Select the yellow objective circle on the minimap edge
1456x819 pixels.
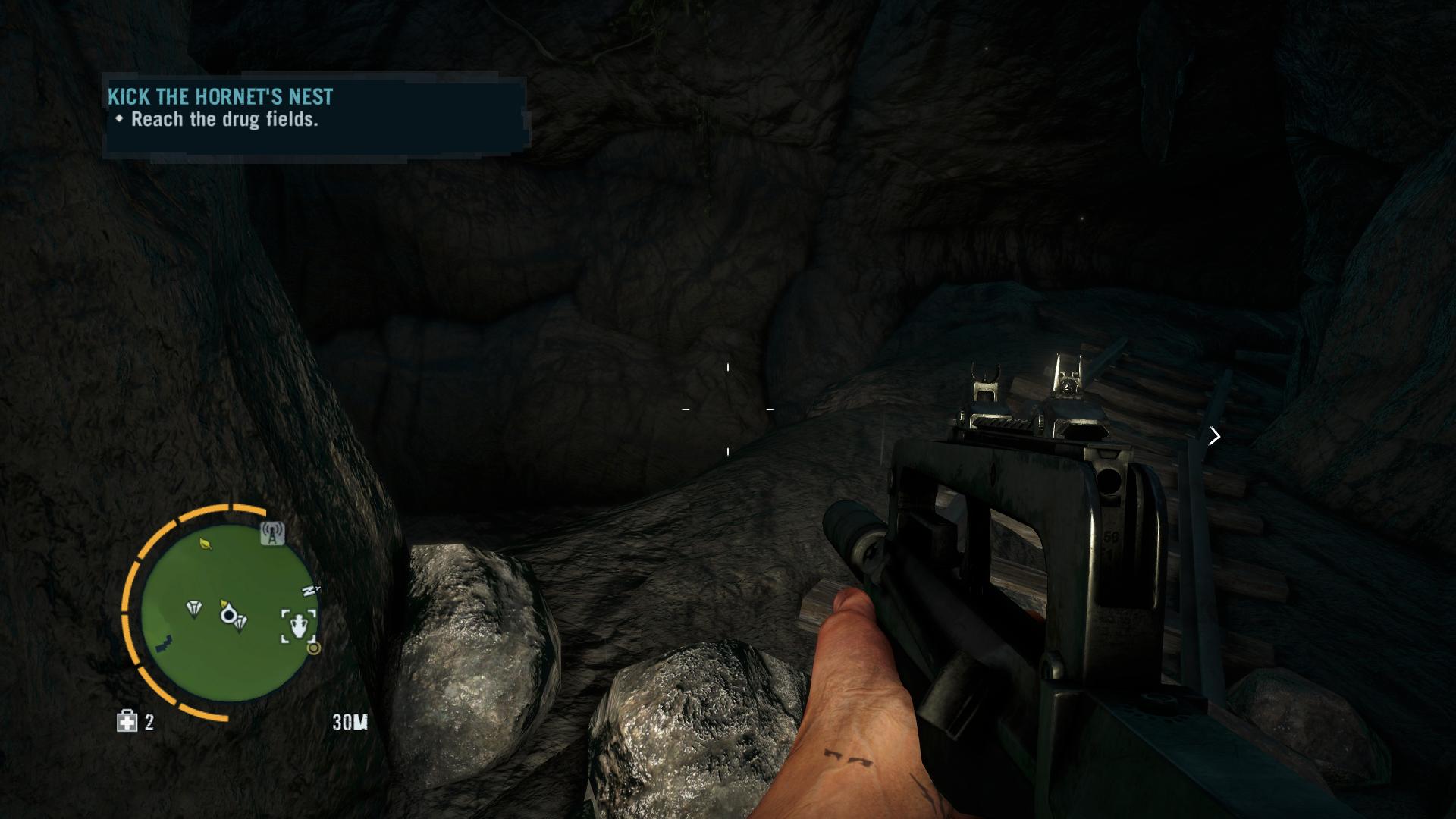[313, 648]
